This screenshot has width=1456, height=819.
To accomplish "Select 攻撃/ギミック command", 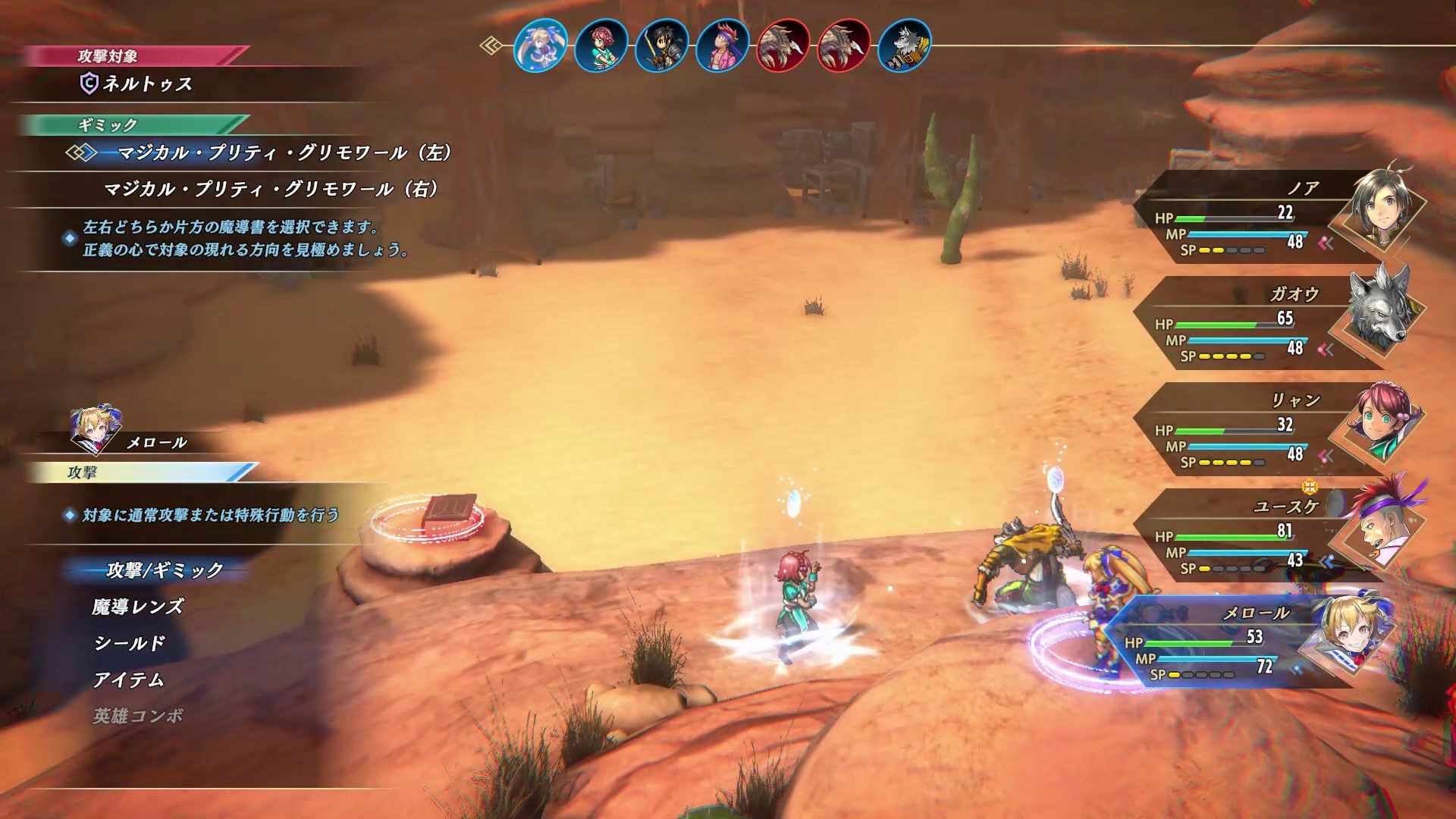I will (x=165, y=570).
